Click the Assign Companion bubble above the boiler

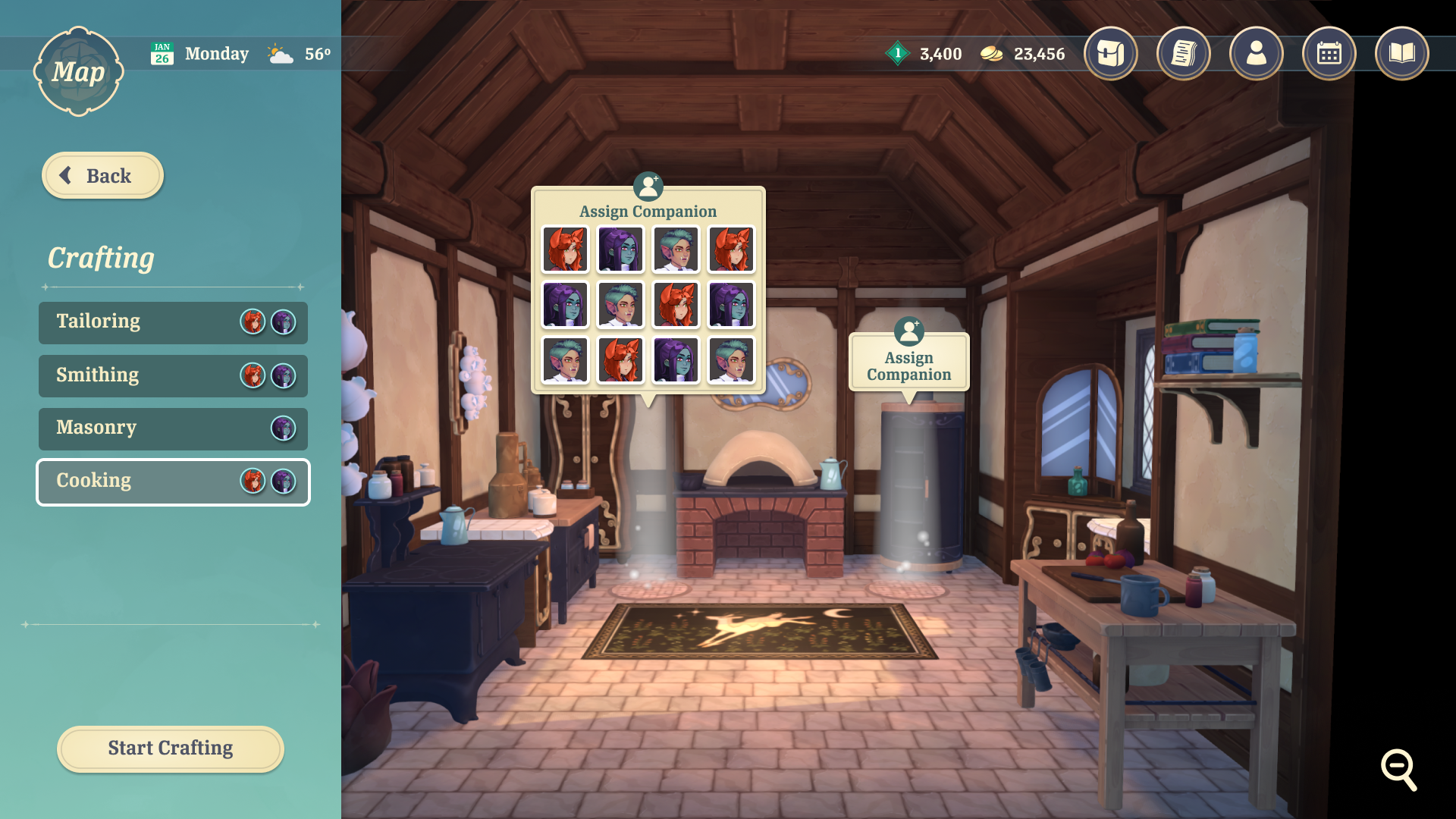(x=908, y=364)
